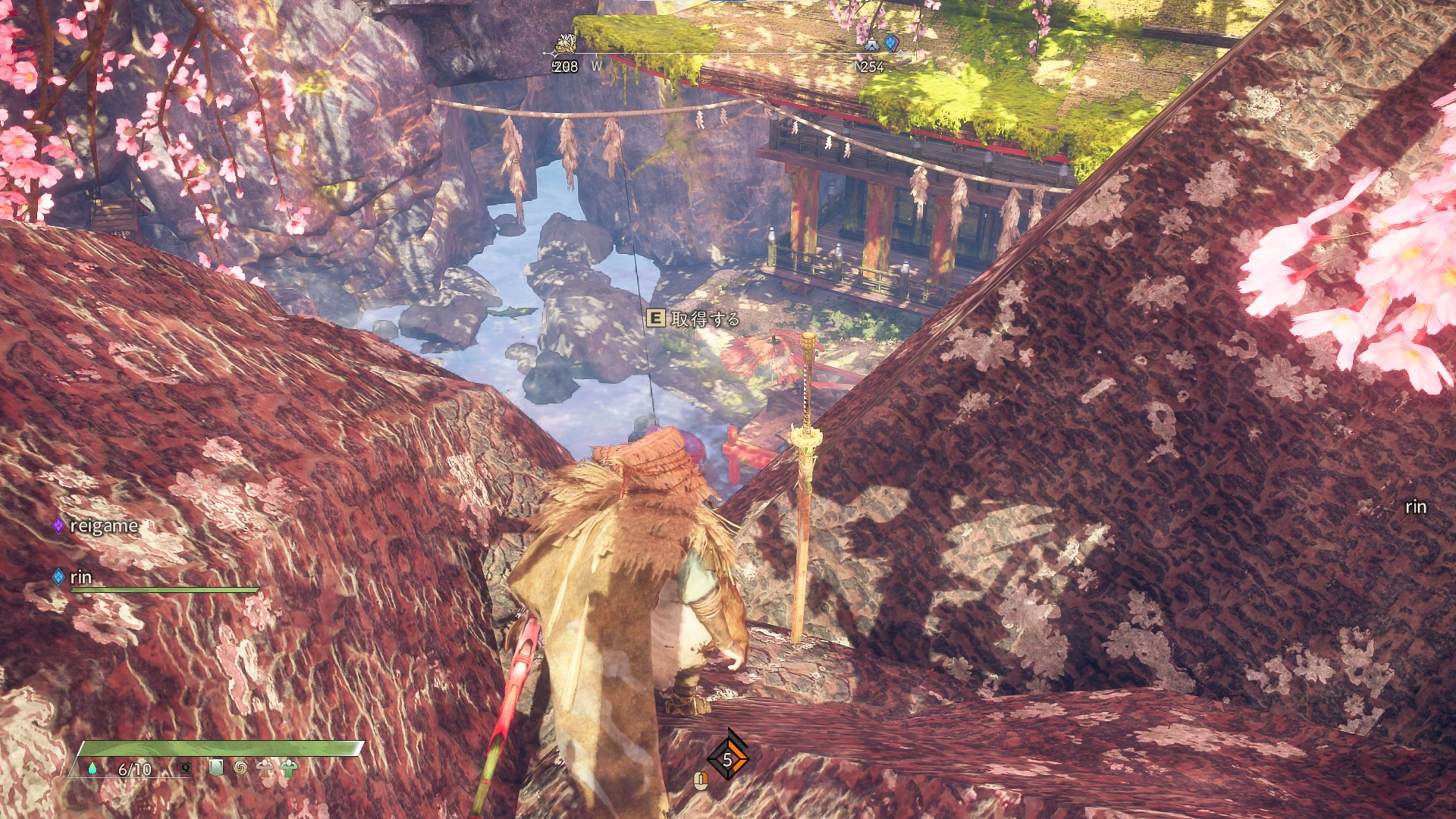Click the diamond gauge showing 5
Viewport: 1456px width, 819px height.
coord(727,759)
